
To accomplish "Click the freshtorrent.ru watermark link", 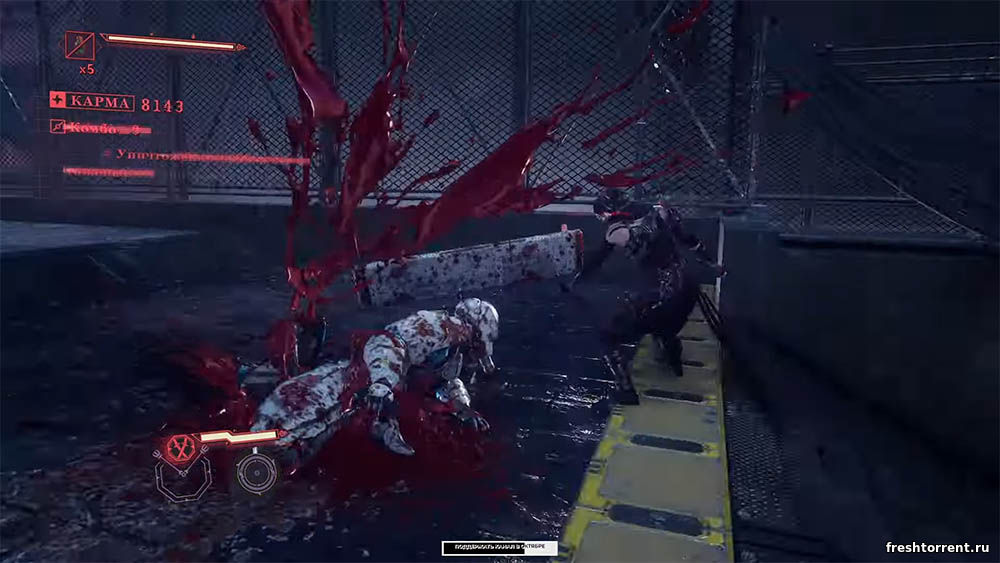I will tap(936, 547).
